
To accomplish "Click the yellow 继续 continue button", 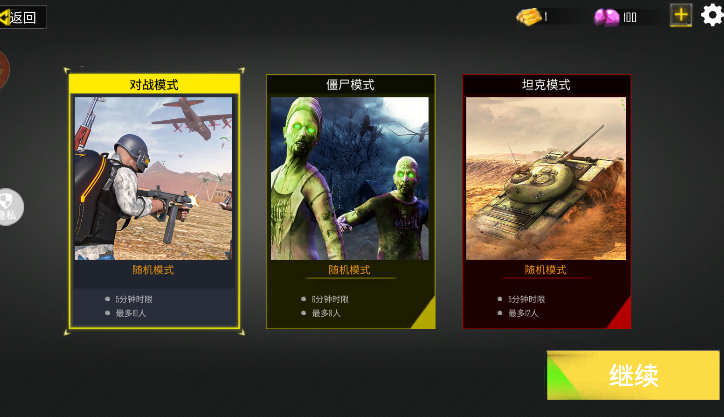I will pyautogui.click(x=633, y=375).
